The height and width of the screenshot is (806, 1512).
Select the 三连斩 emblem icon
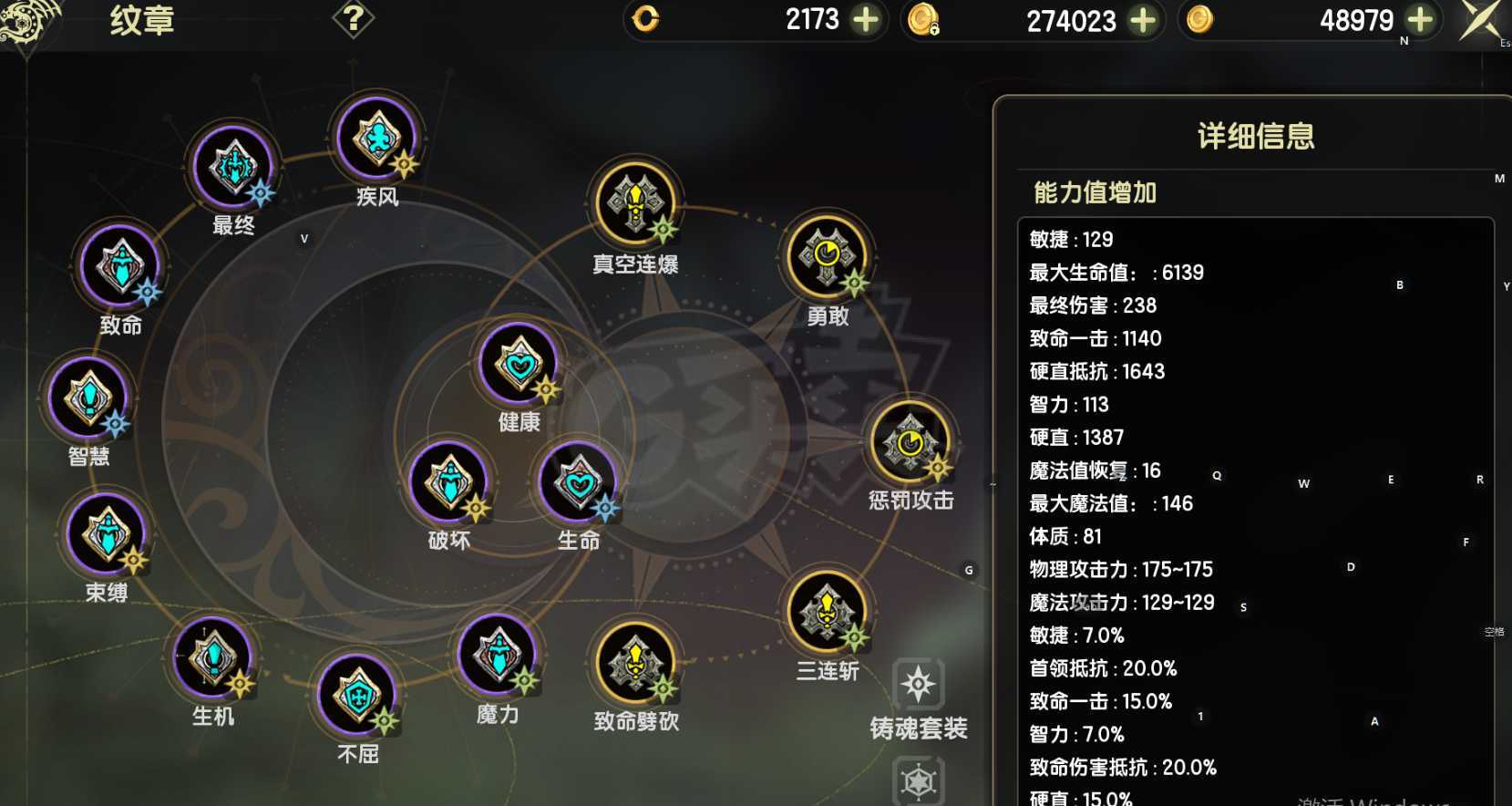coord(828,613)
